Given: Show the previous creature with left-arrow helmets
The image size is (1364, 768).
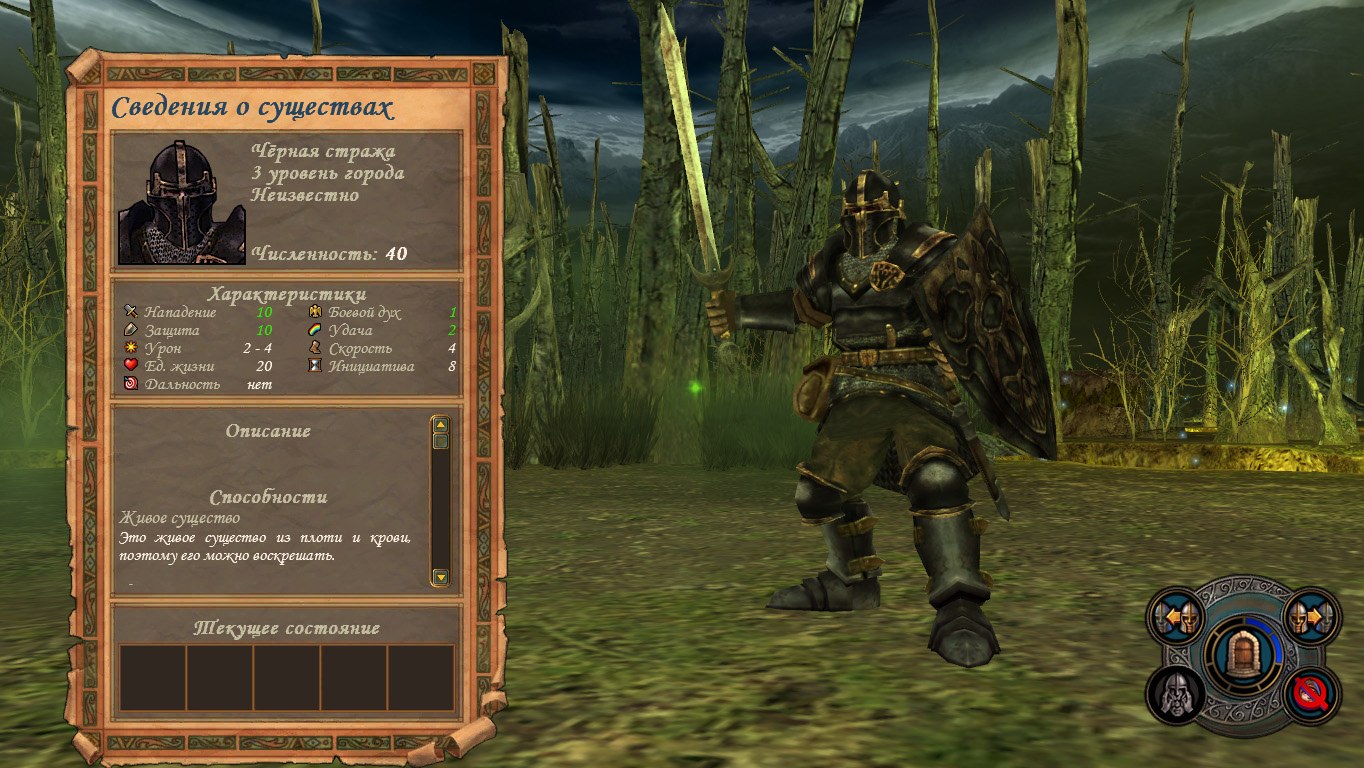Looking at the screenshot, I should (x=1177, y=618).
